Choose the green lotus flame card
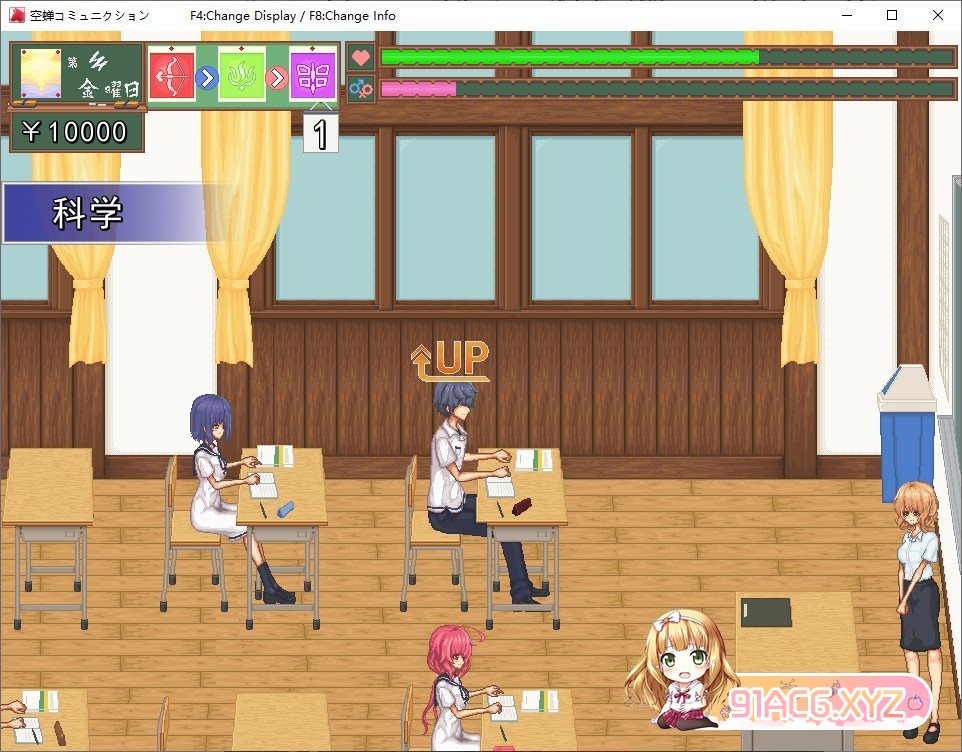The image size is (962, 752). coord(241,76)
